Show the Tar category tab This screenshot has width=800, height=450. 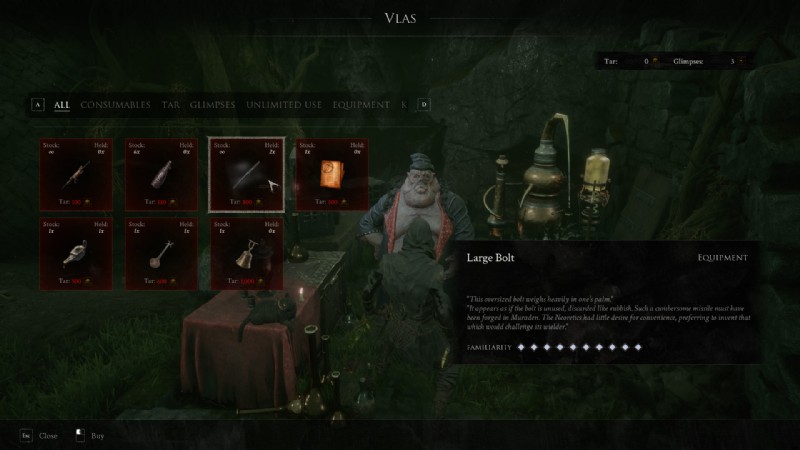pos(171,104)
